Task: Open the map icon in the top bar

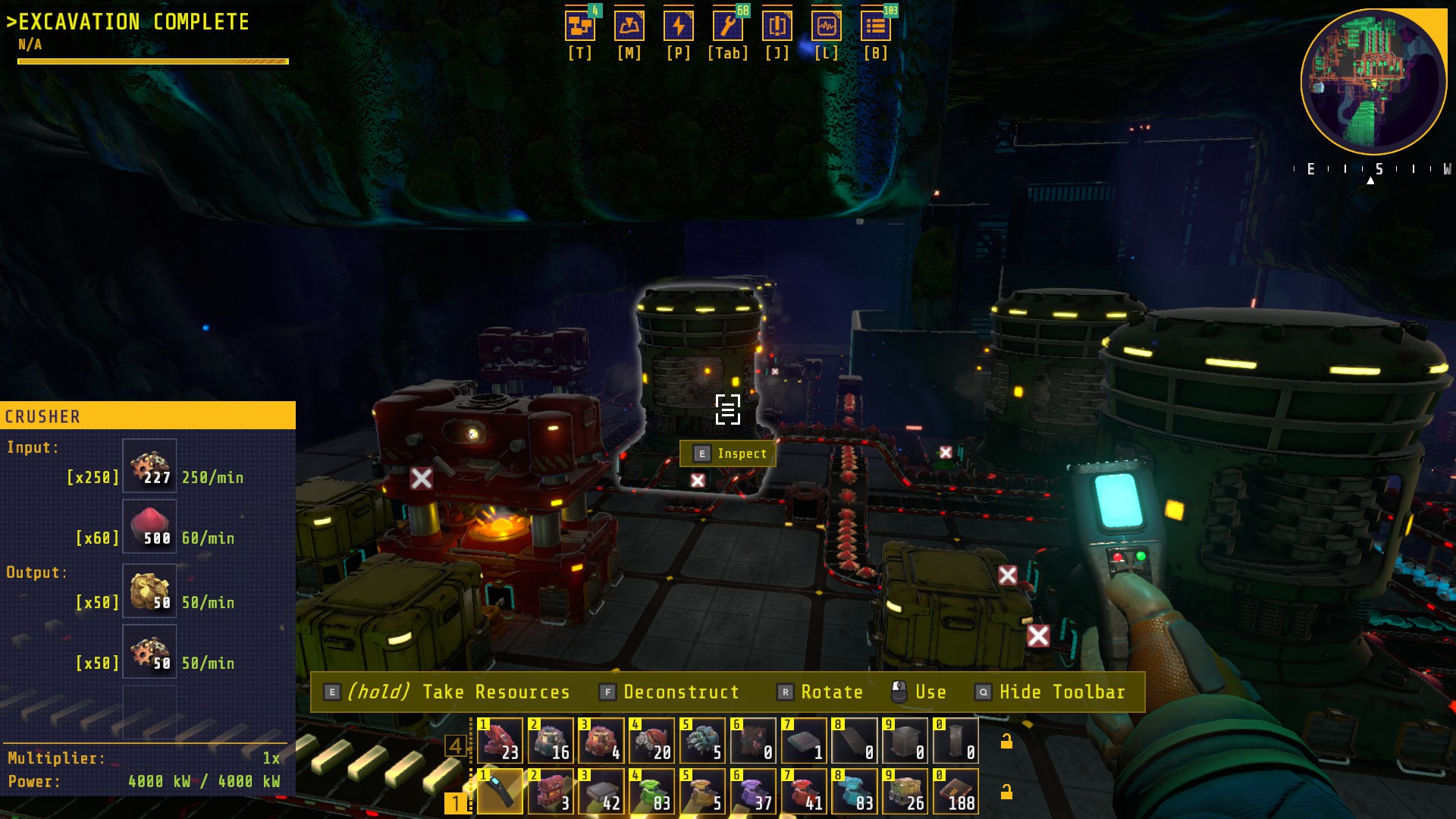Action: [629, 27]
